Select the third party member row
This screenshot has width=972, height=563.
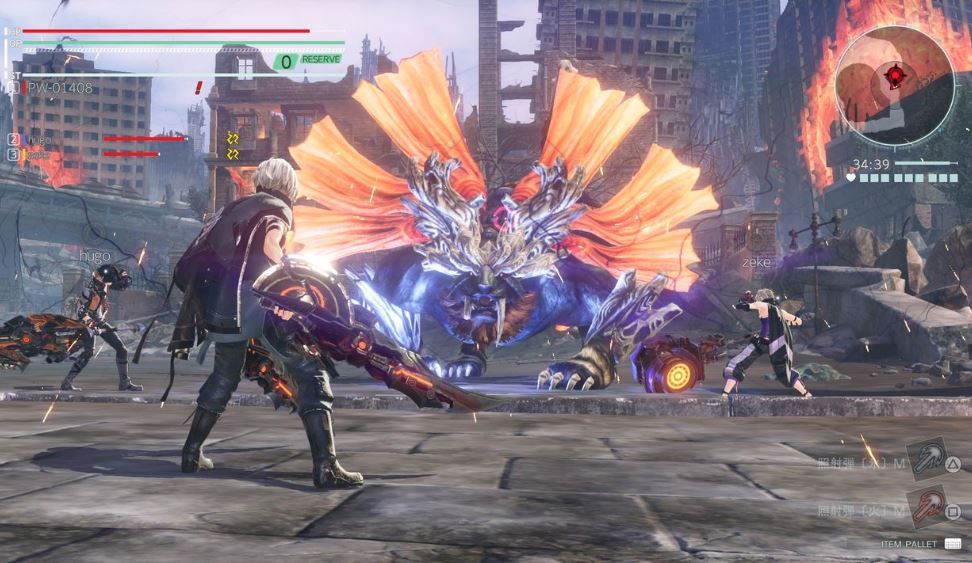tap(40, 155)
